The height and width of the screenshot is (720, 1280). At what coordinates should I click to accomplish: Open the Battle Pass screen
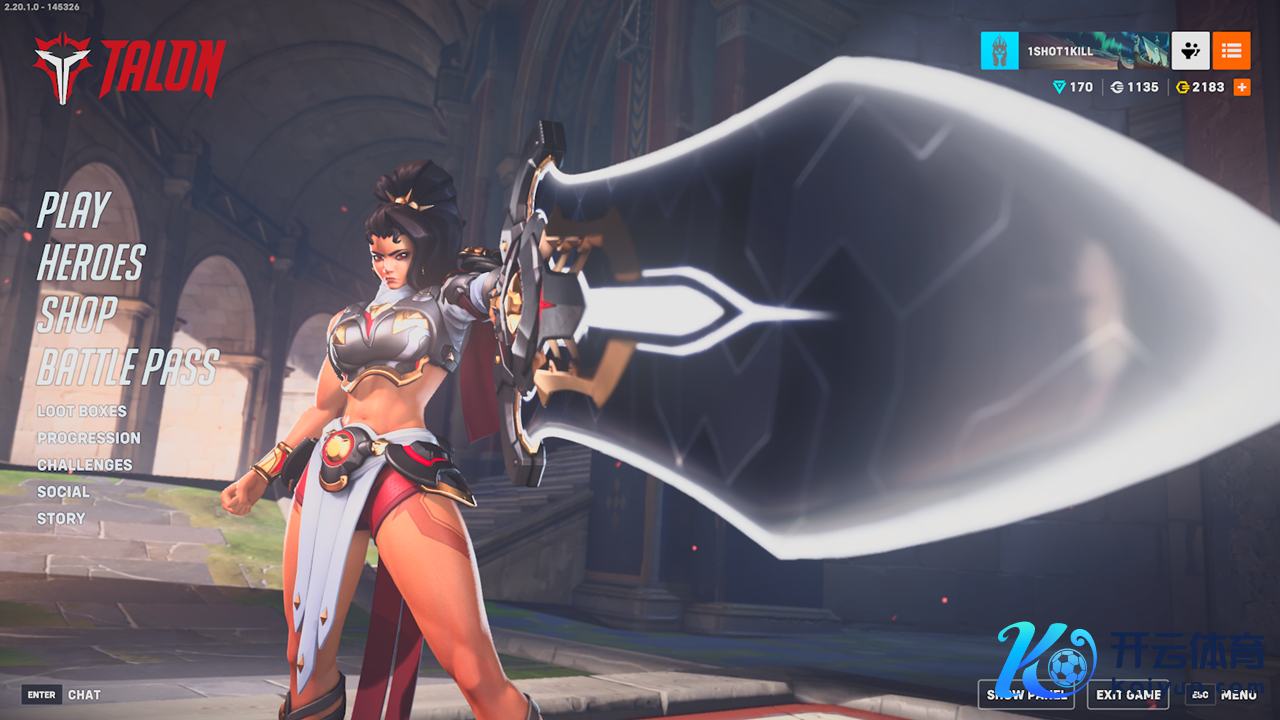[x=127, y=368]
